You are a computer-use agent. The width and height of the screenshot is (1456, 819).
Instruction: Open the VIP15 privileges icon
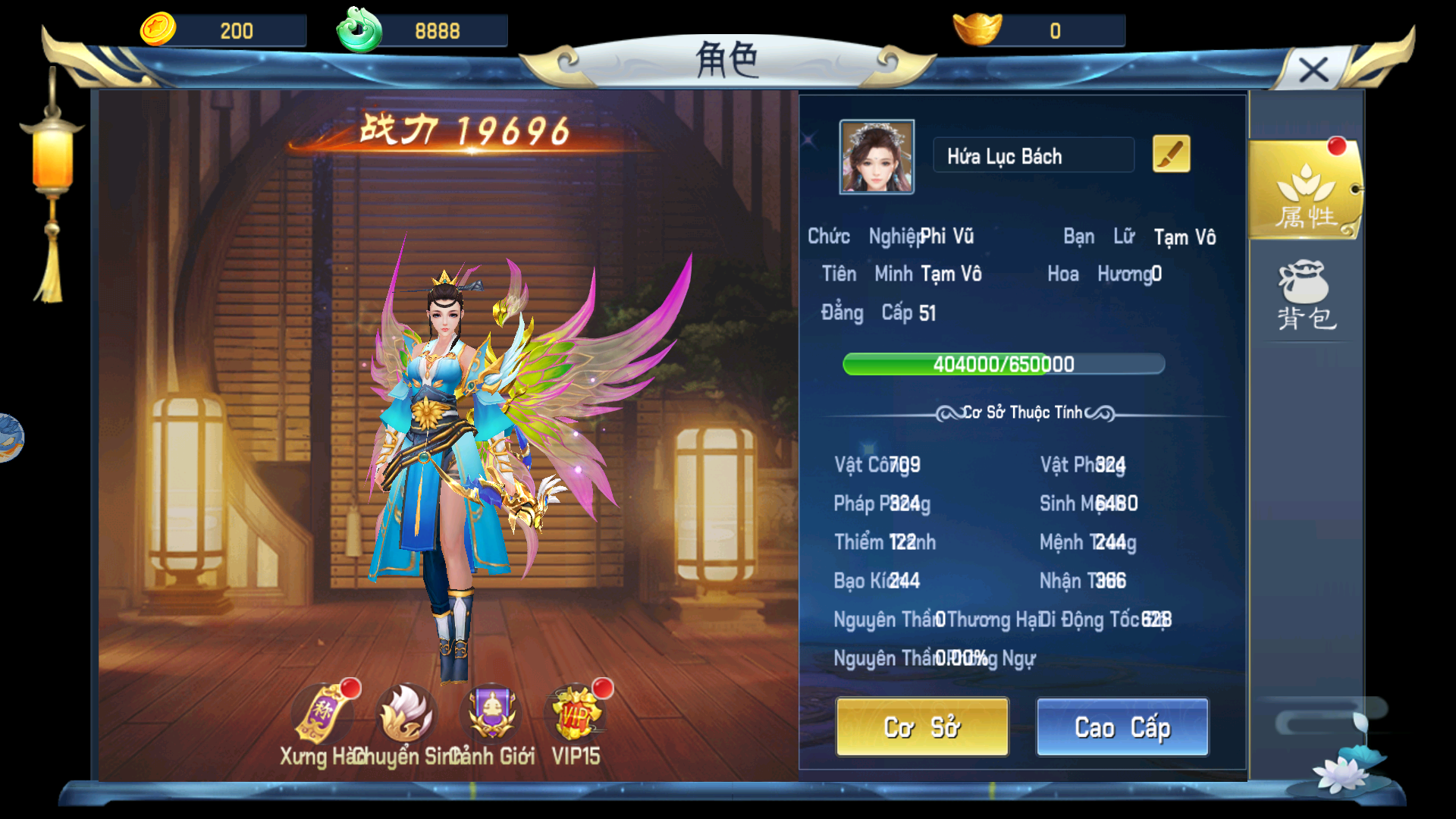(576, 714)
